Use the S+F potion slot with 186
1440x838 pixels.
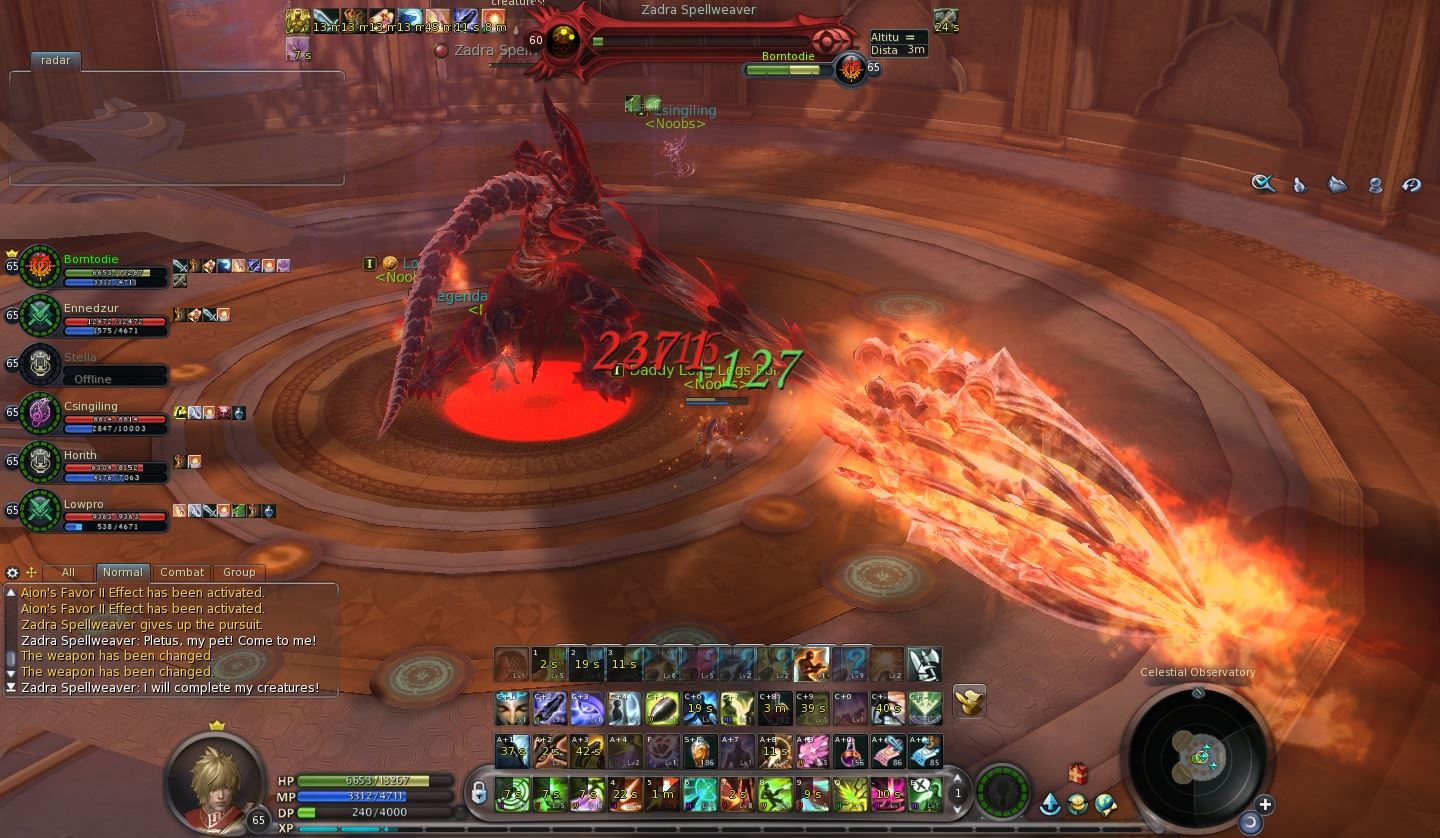coord(699,751)
